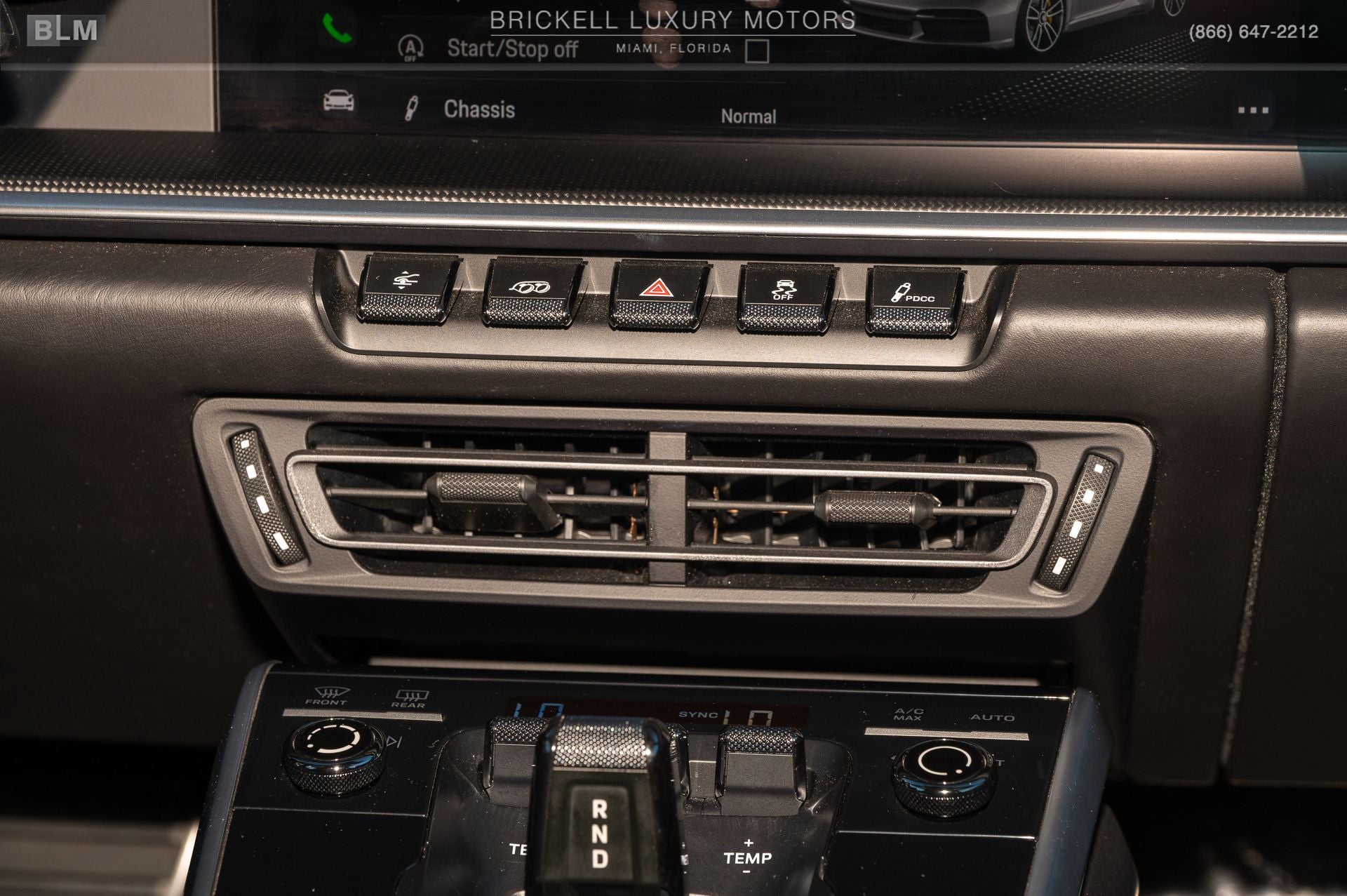Open the Chassis setting row
Viewport: 1347px width, 896px height.
pos(479,109)
